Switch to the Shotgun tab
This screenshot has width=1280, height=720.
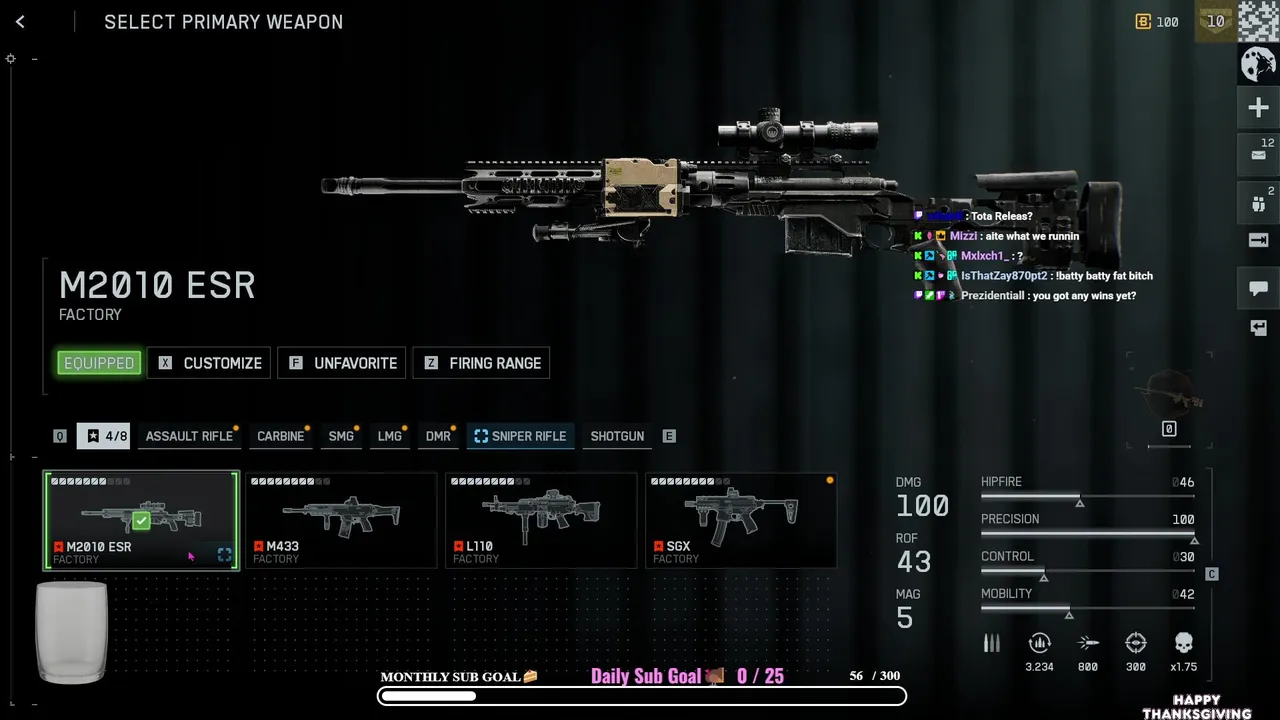coord(617,436)
